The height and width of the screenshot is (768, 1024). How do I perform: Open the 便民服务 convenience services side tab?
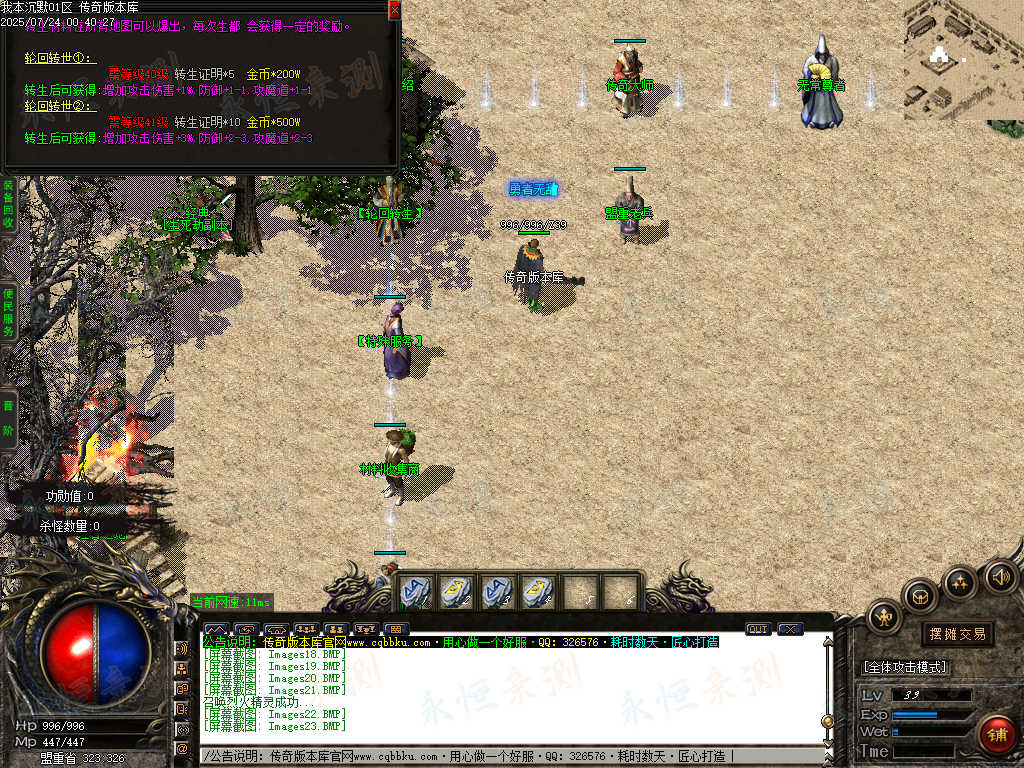(x=8, y=311)
